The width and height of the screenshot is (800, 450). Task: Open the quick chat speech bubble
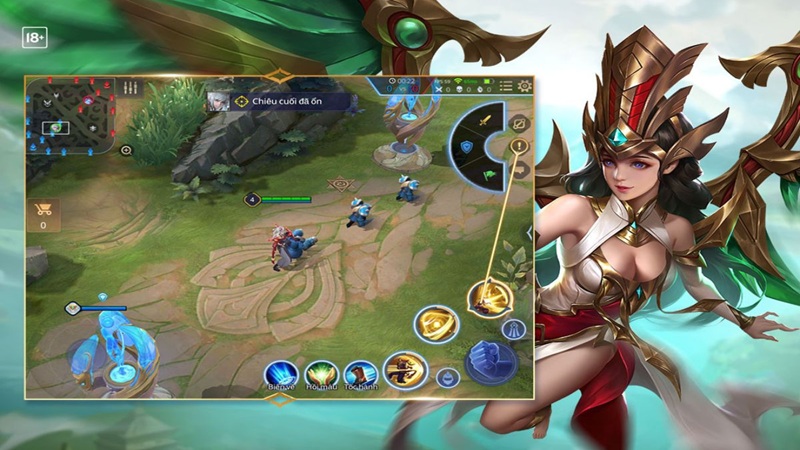(519, 170)
